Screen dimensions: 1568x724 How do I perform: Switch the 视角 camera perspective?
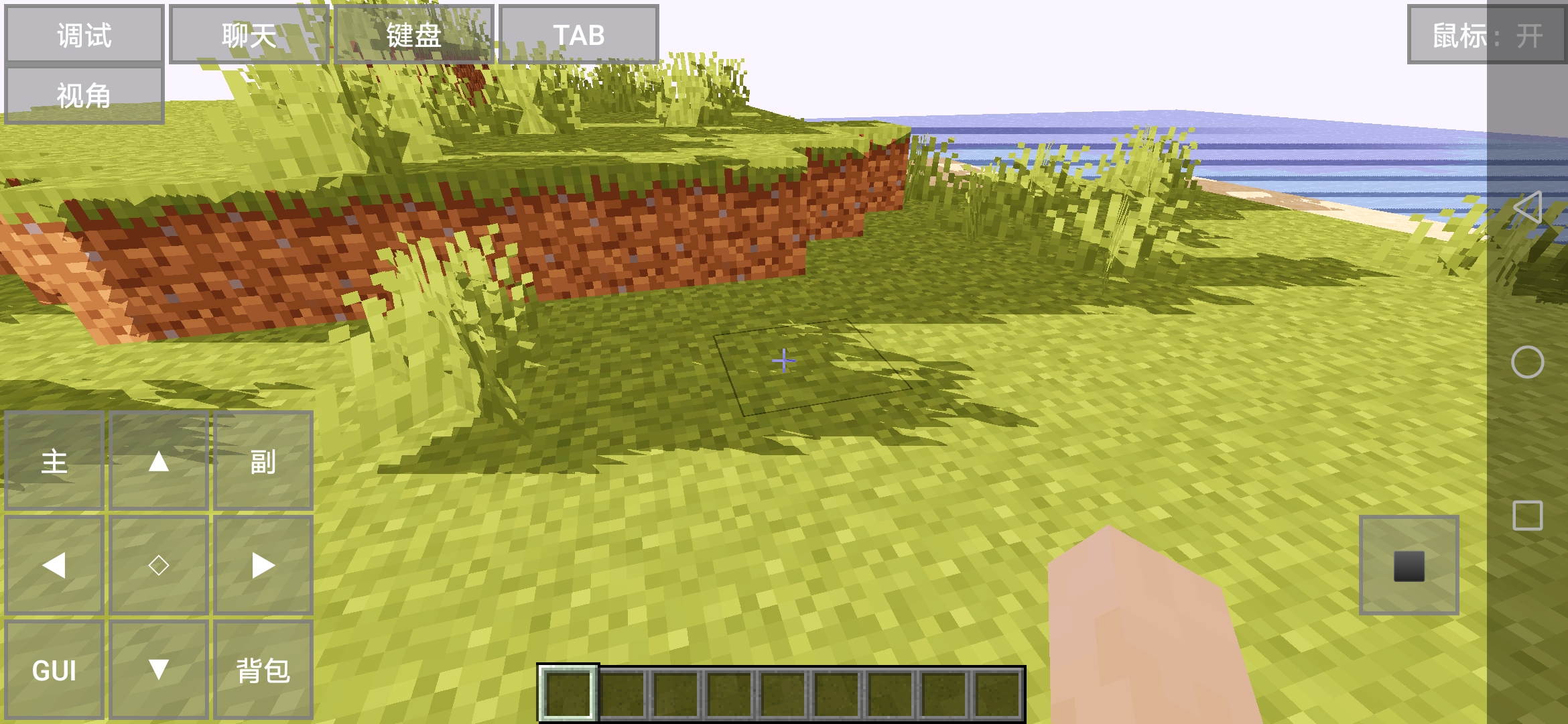pyautogui.click(x=84, y=94)
